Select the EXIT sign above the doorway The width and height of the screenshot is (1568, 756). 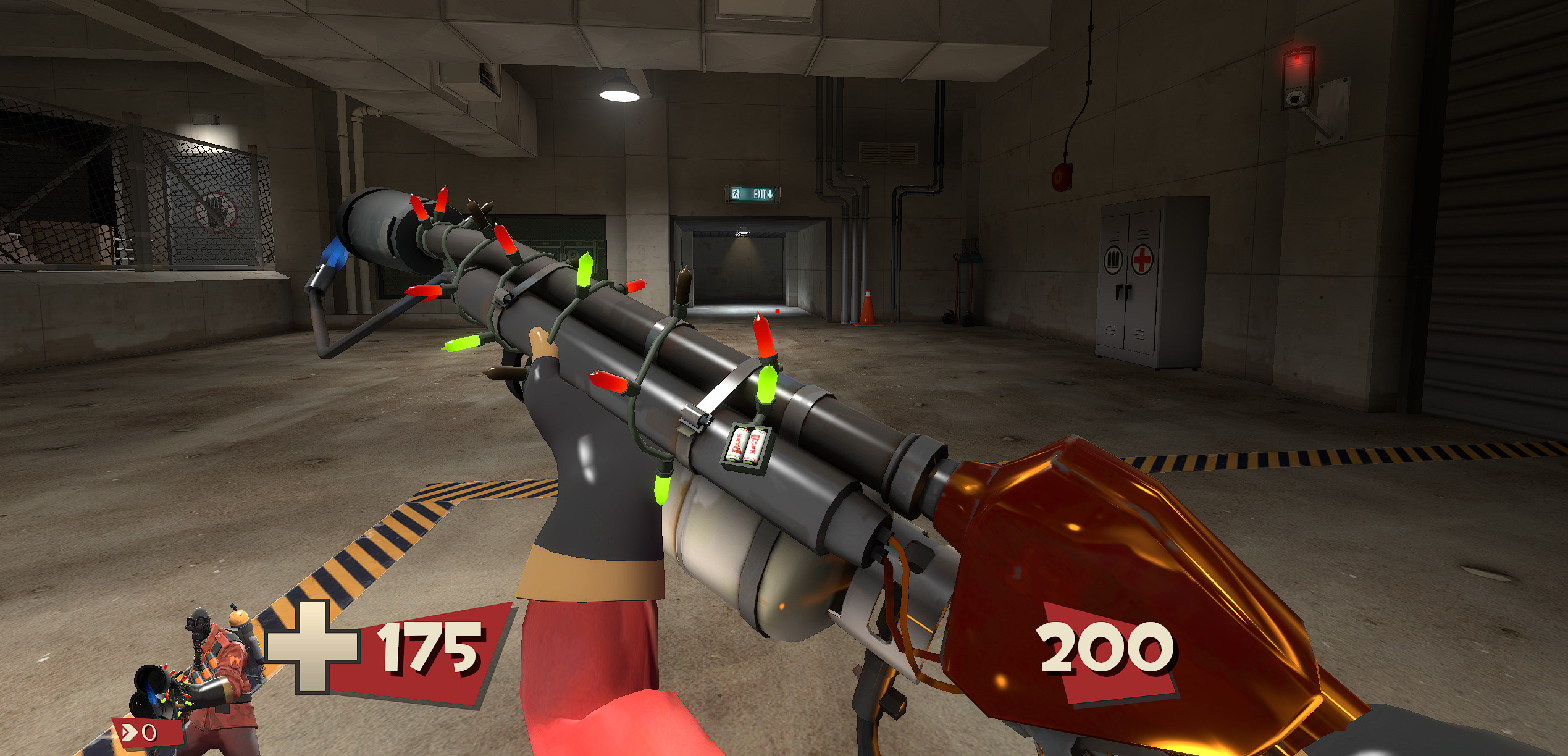[x=751, y=195]
